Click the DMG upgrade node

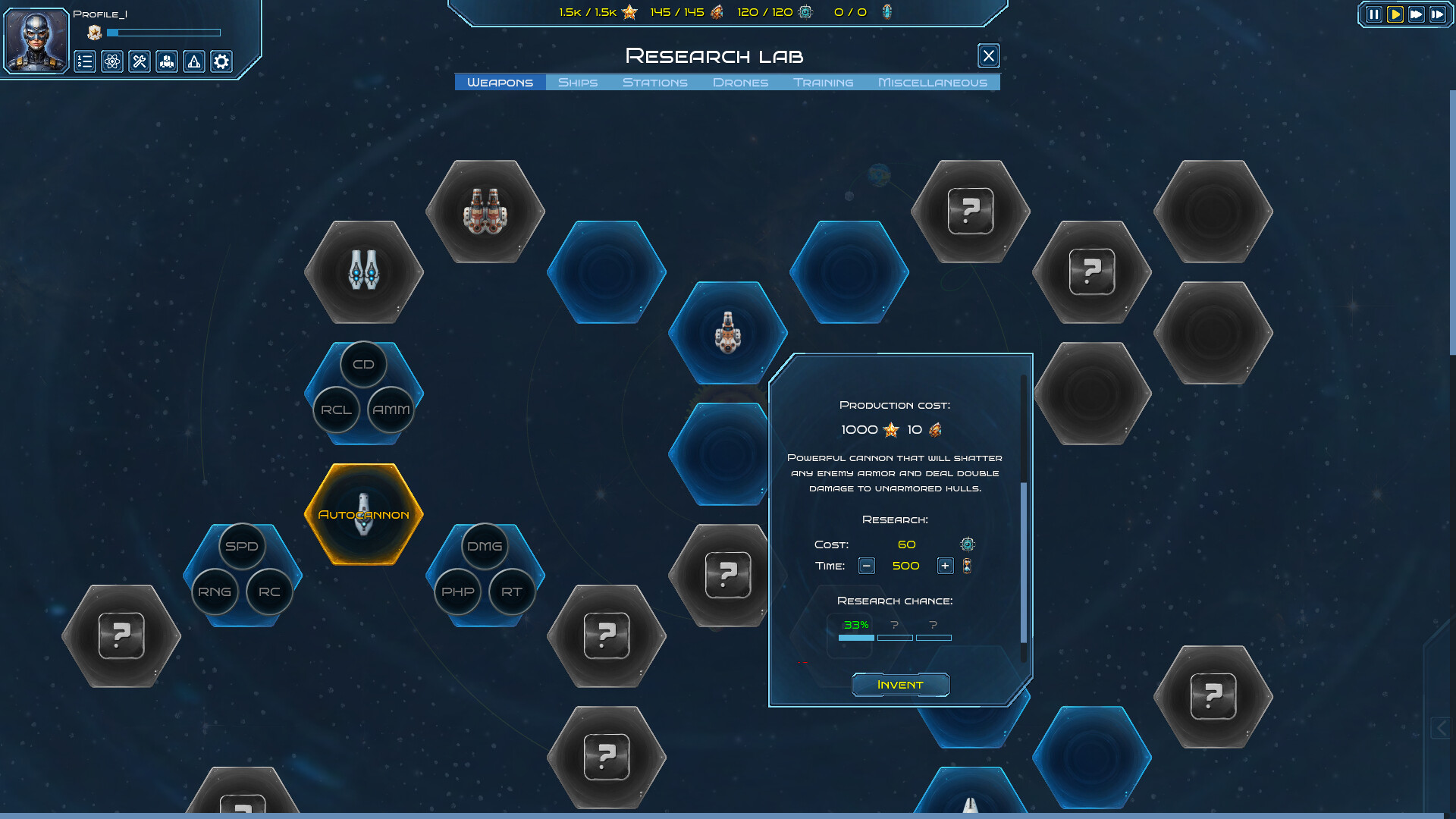[x=484, y=546]
